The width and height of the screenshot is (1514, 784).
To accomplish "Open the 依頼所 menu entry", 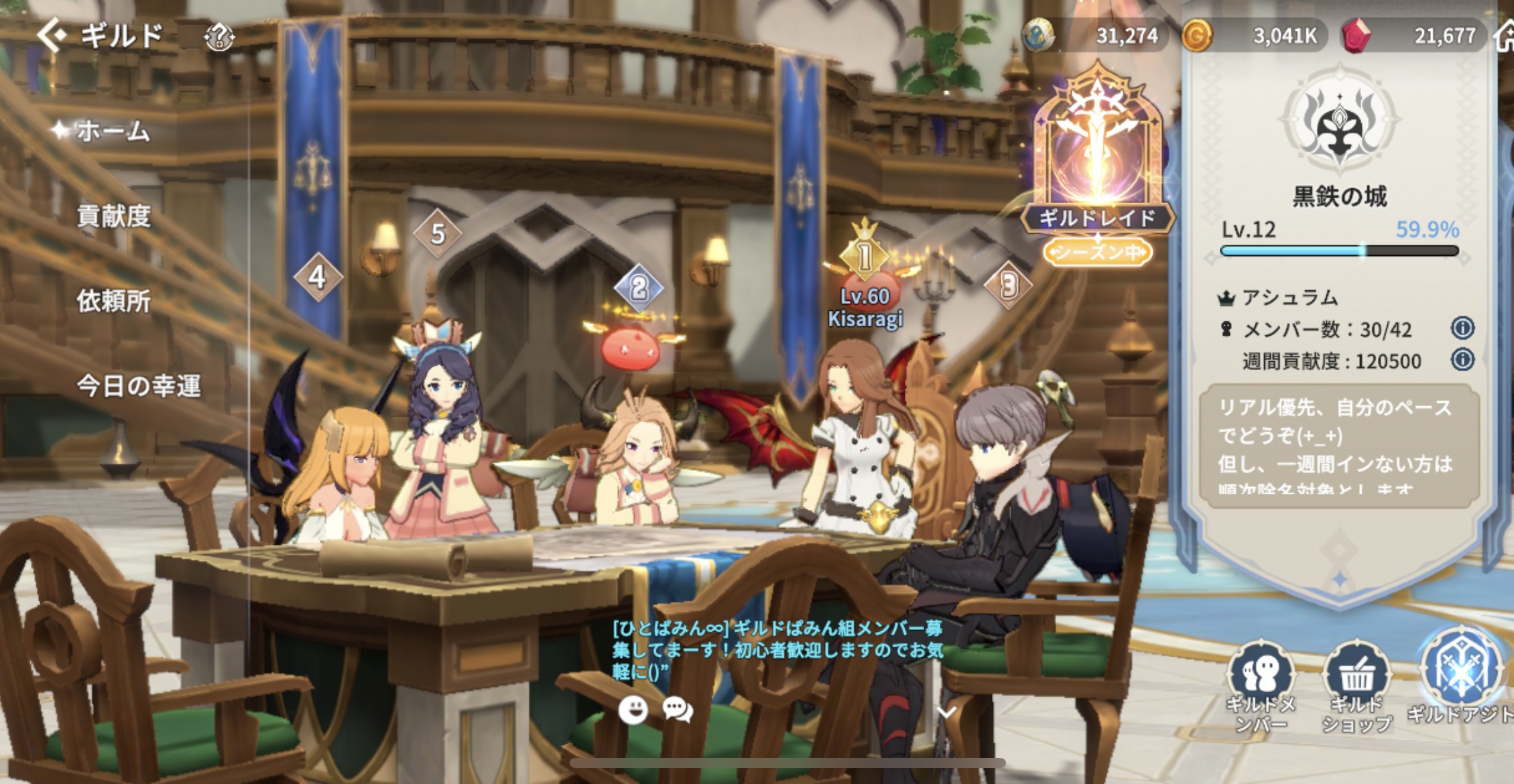I will (113, 301).
